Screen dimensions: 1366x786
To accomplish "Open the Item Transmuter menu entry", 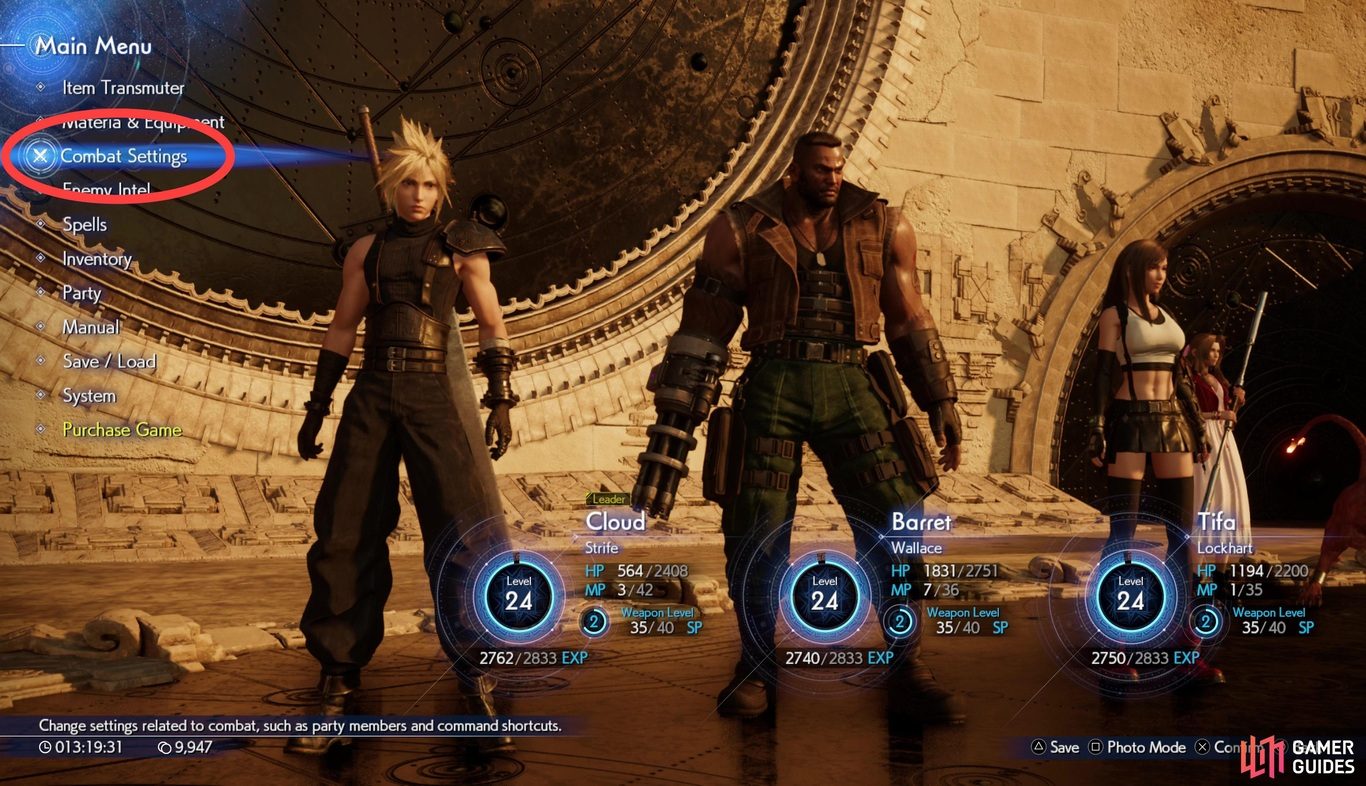I will point(123,88).
